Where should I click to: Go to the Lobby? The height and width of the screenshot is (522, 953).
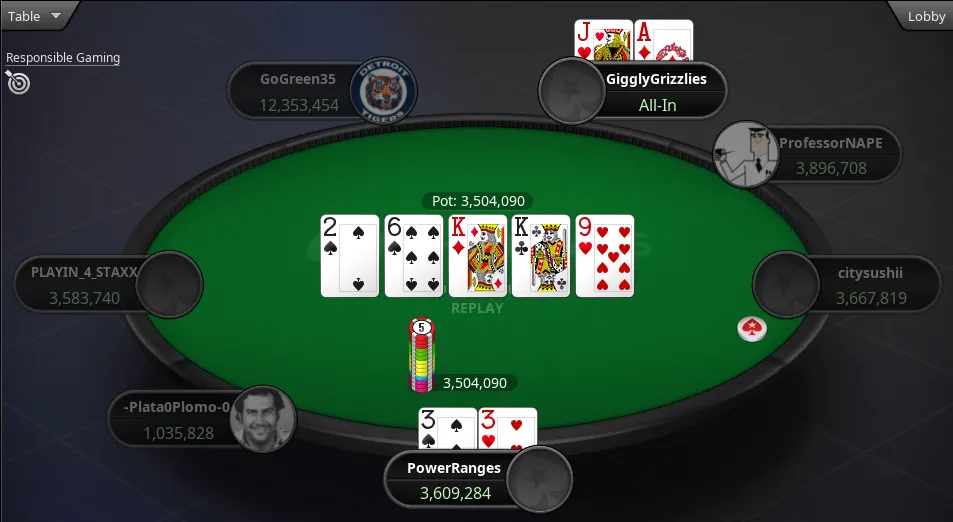[925, 16]
